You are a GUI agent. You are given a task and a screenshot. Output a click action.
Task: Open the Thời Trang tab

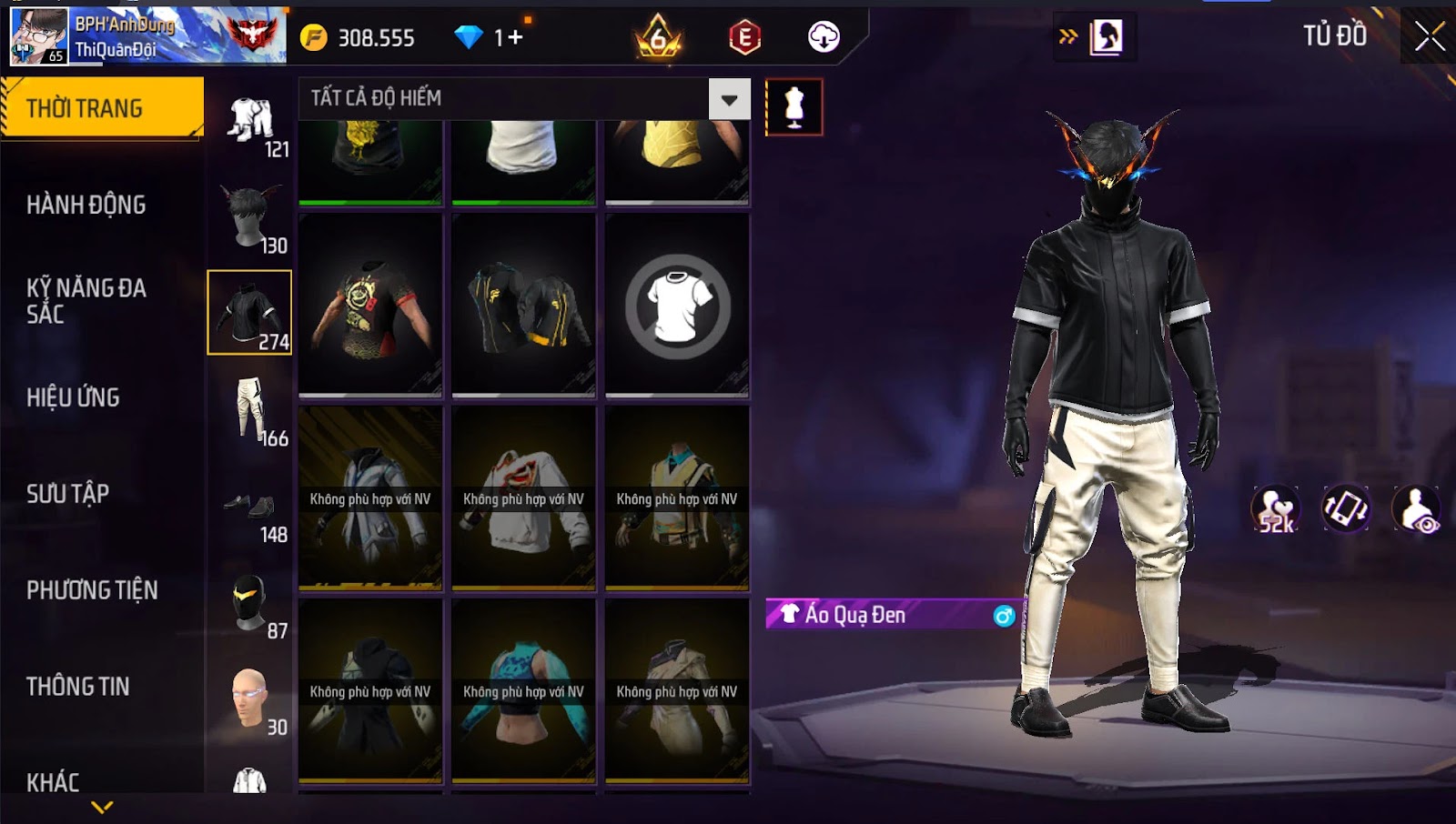[100, 108]
